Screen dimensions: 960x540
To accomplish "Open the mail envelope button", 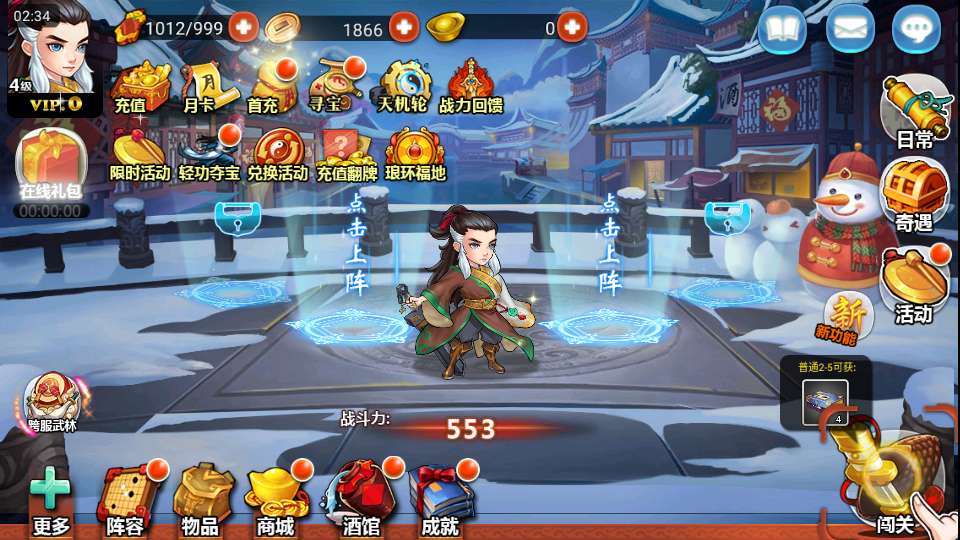I will (849, 29).
